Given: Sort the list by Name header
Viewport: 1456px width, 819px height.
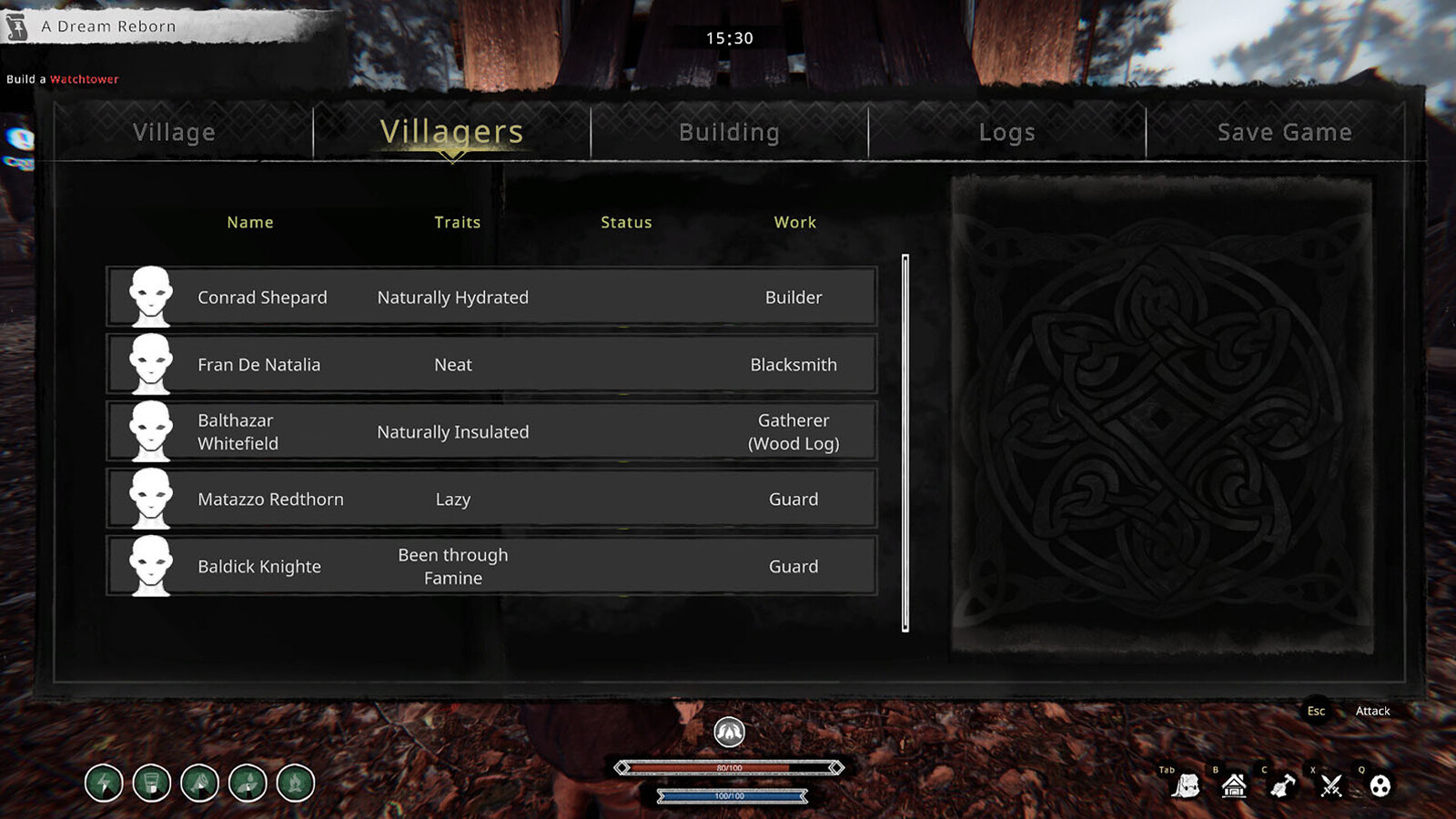Looking at the screenshot, I should [x=250, y=223].
